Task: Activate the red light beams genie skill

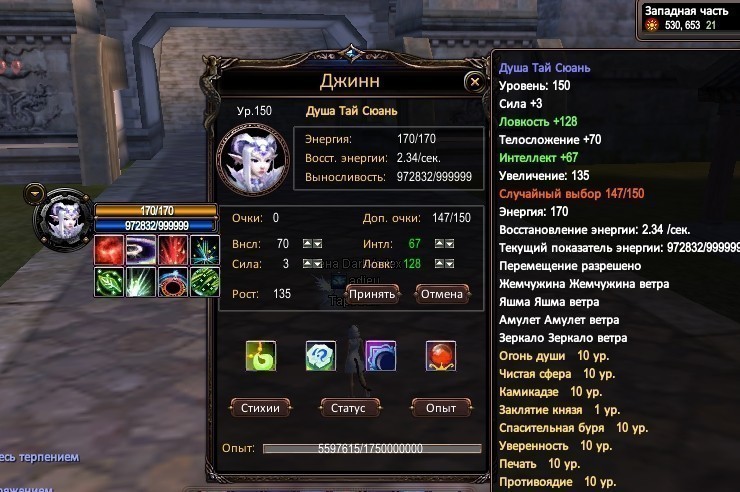Action: coord(172,251)
